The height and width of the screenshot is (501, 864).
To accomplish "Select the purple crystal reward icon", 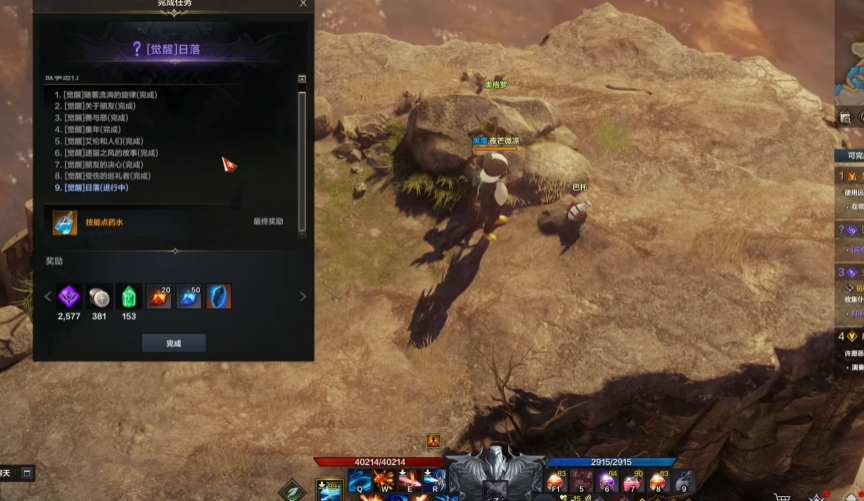I will (70, 296).
